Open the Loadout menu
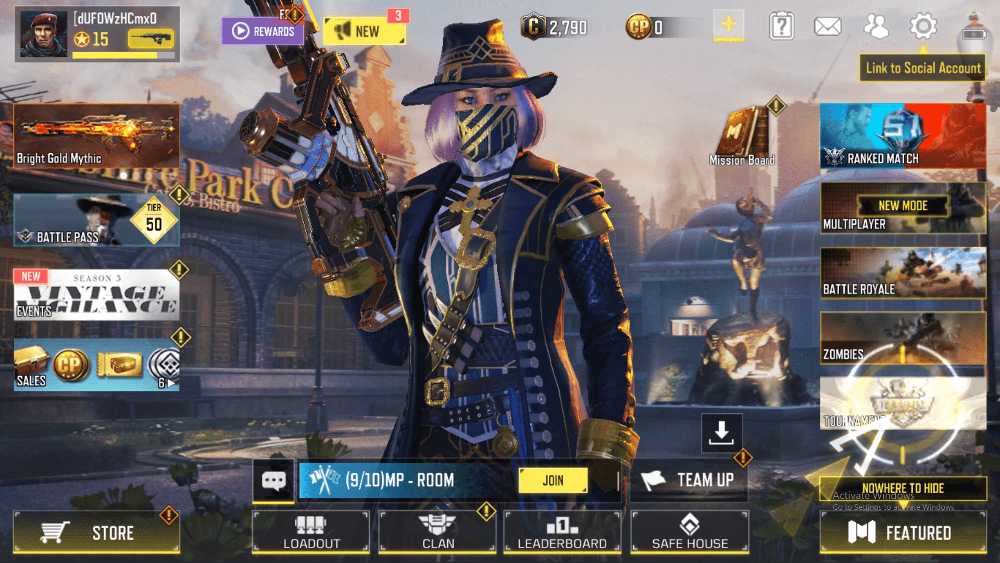Viewport: 1000px width, 563px height. pos(311,532)
